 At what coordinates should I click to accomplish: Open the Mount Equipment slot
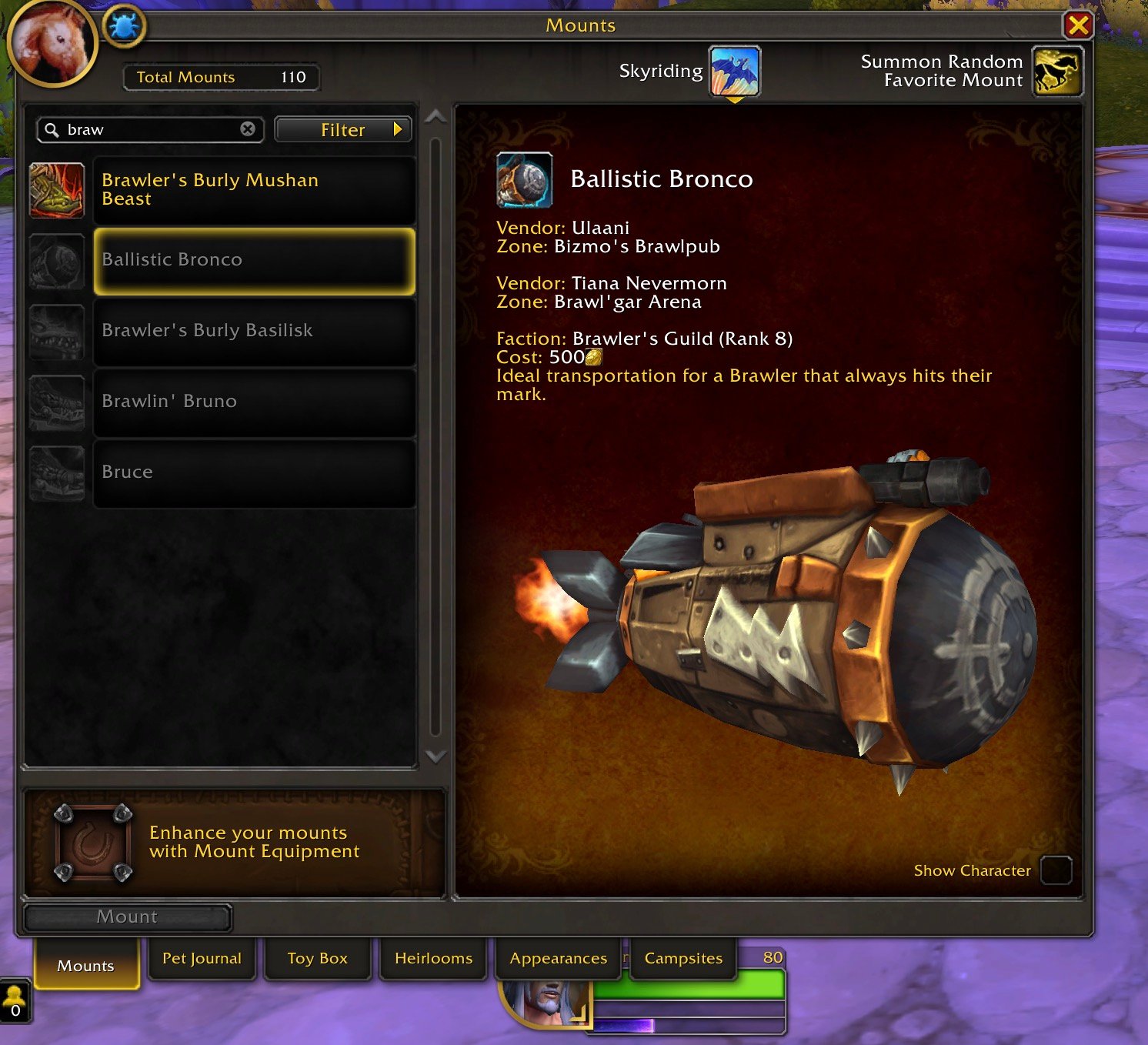pos(92,843)
